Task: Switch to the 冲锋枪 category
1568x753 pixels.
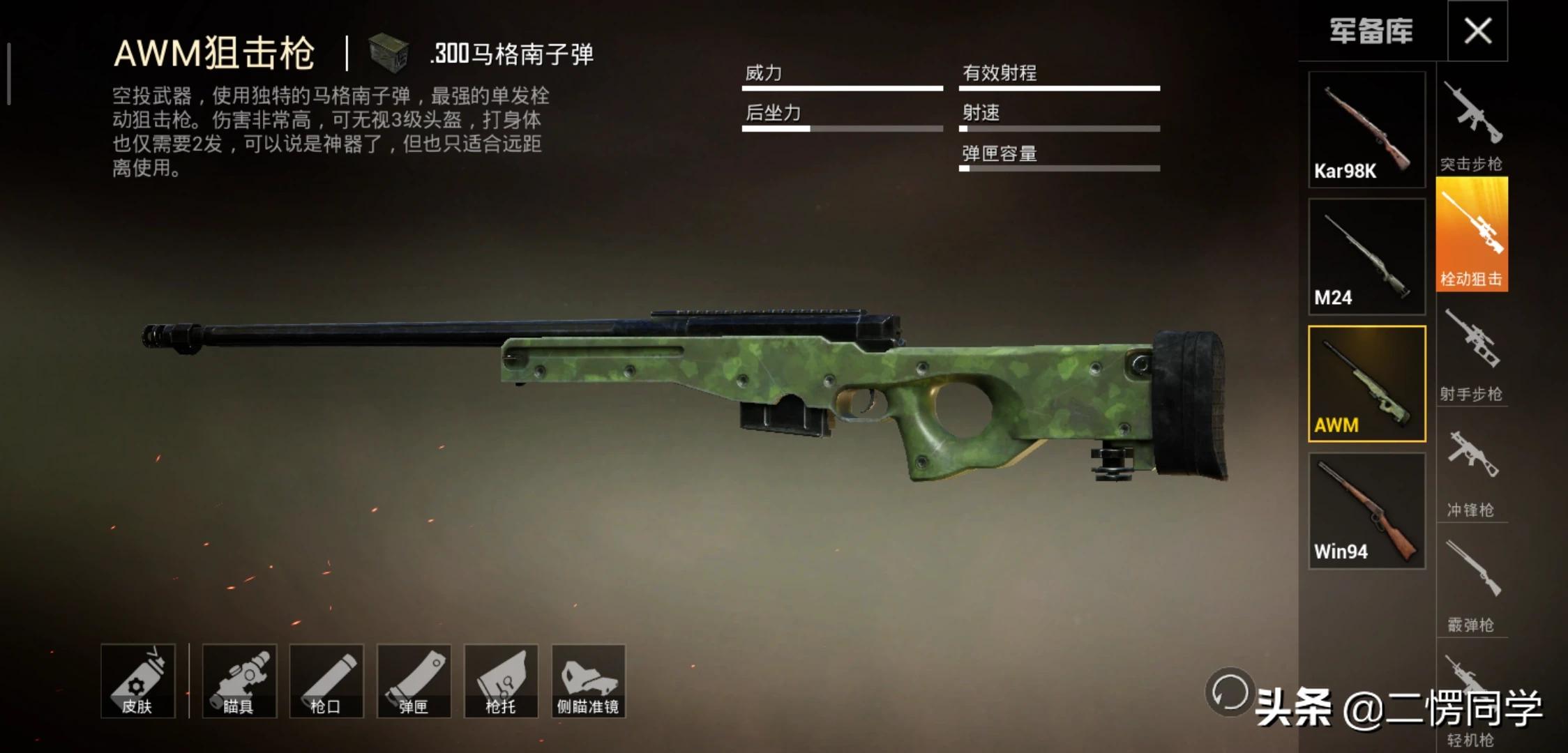Action: [1472, 466]
